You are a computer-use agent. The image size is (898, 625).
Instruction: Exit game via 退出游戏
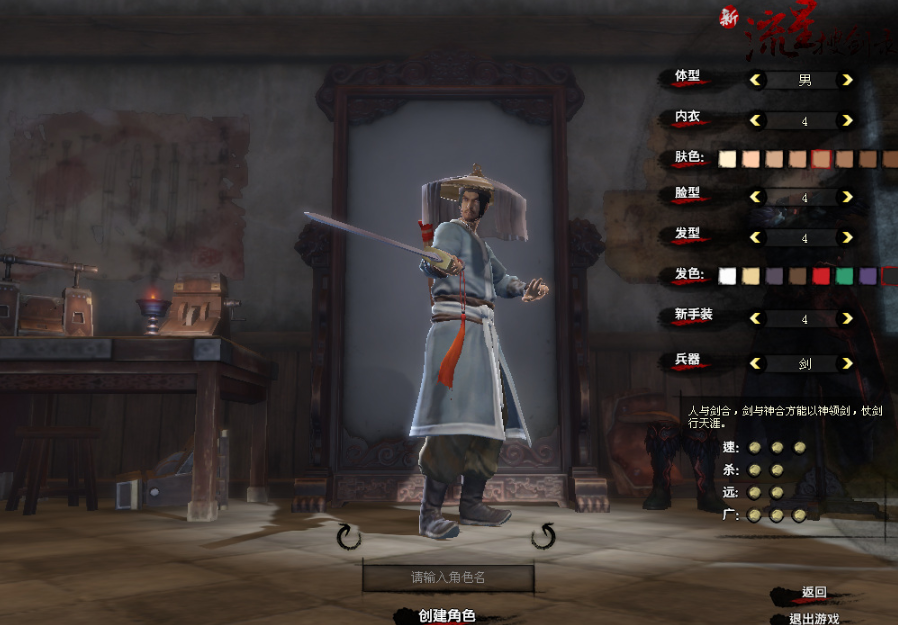tap(813, 619)
